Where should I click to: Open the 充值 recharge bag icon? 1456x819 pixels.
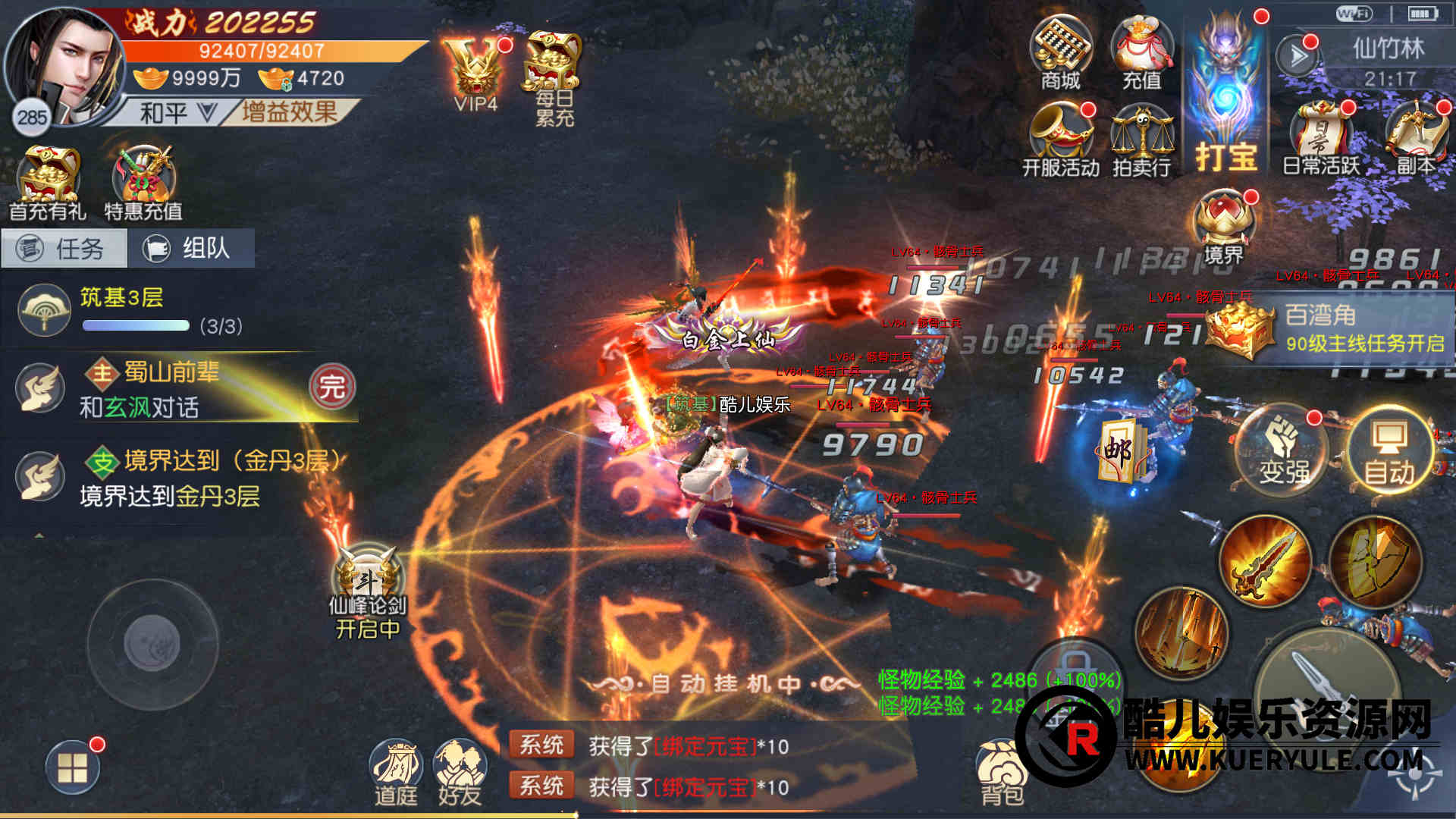(1141, 53)
